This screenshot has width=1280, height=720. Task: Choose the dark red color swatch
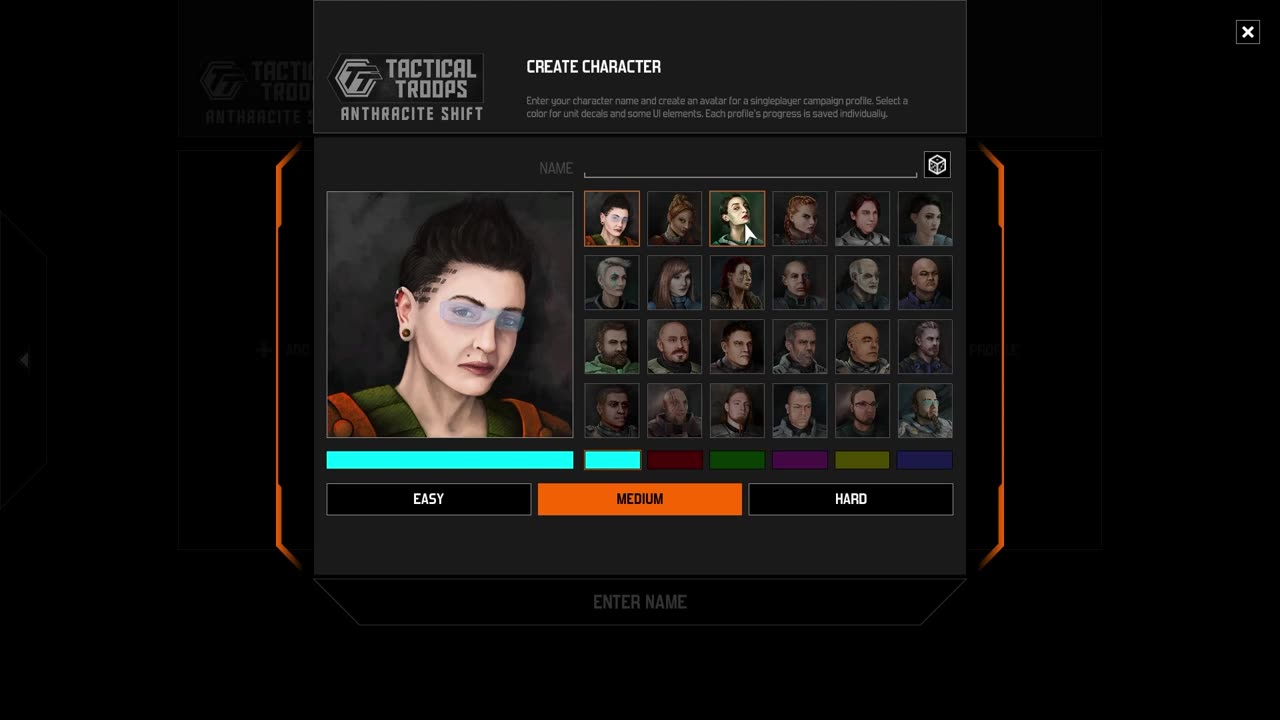675,460
